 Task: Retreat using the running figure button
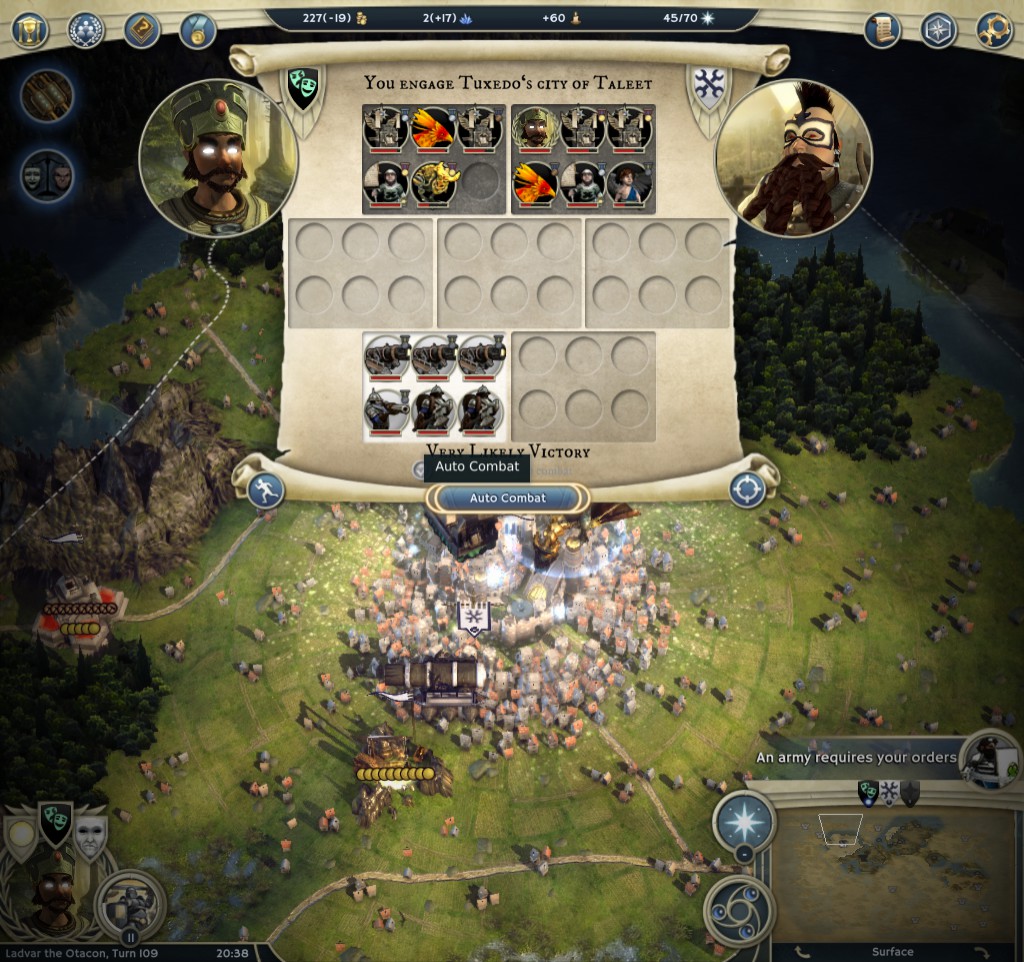(x=265, y=490)
